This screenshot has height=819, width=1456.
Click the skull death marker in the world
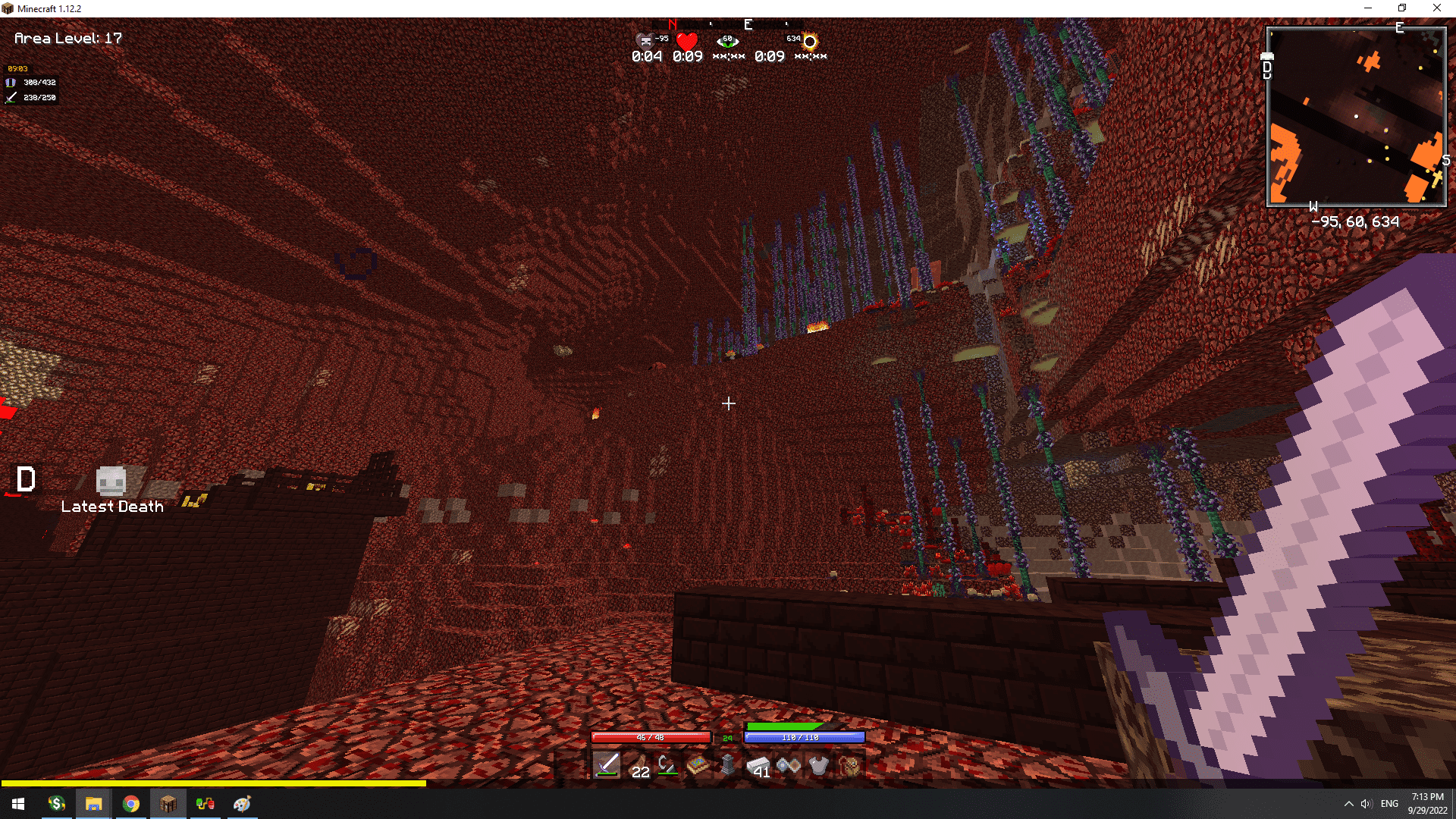110,480
